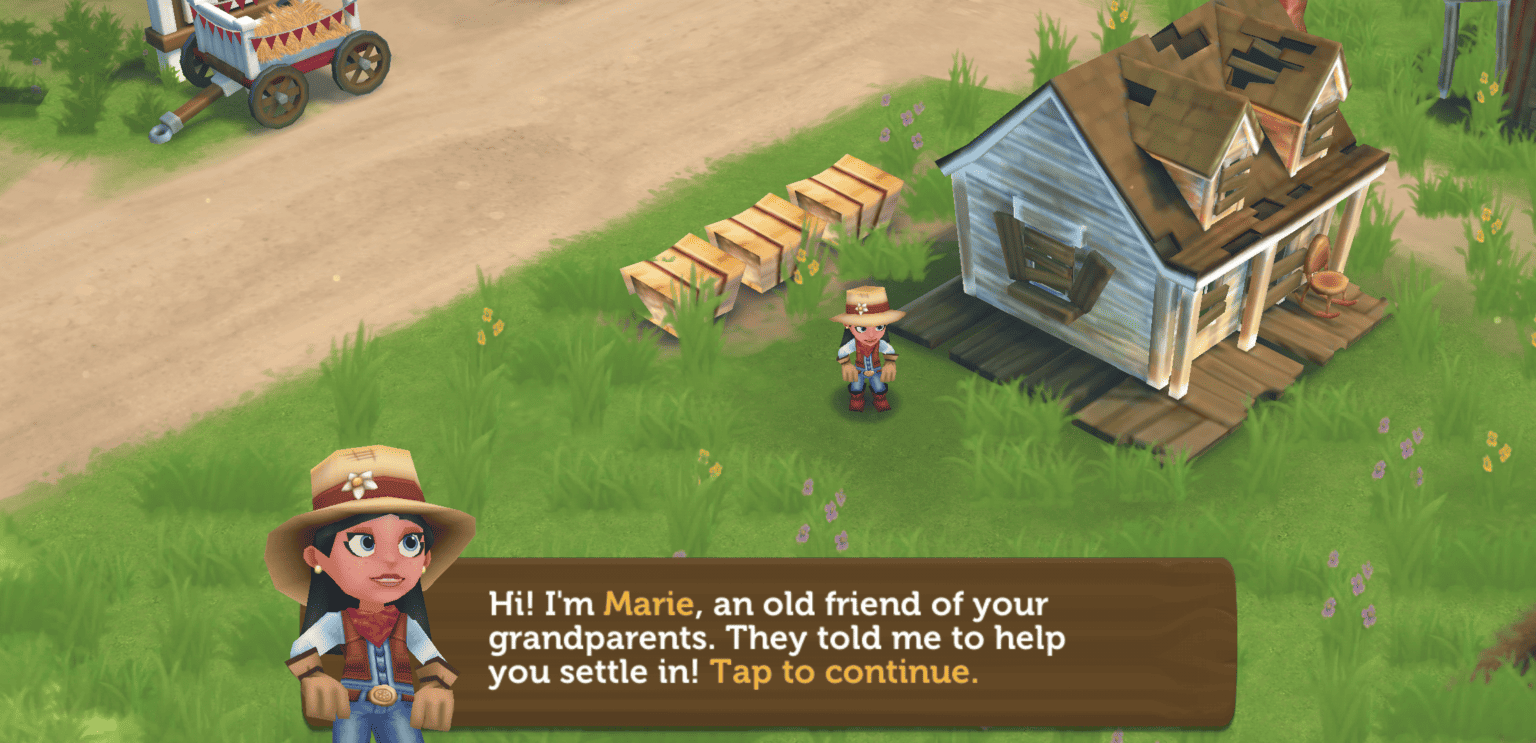Tap the player character wearing the straw hat
1536x743 pixels.
866,350
